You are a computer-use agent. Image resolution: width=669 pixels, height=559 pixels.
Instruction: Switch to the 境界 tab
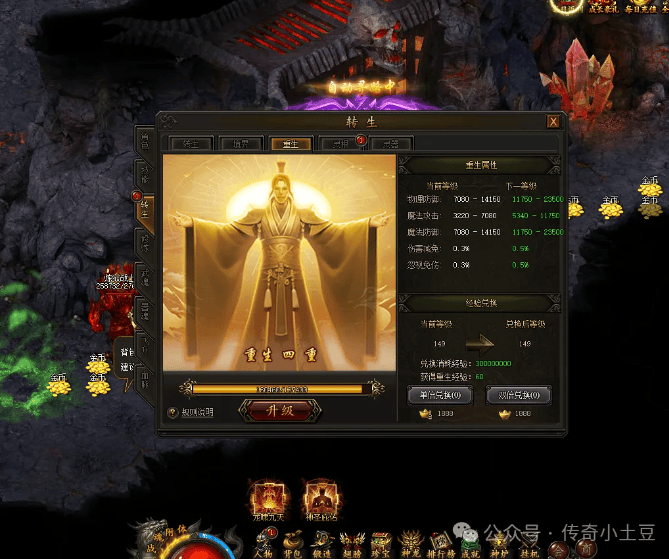[235, 143]
